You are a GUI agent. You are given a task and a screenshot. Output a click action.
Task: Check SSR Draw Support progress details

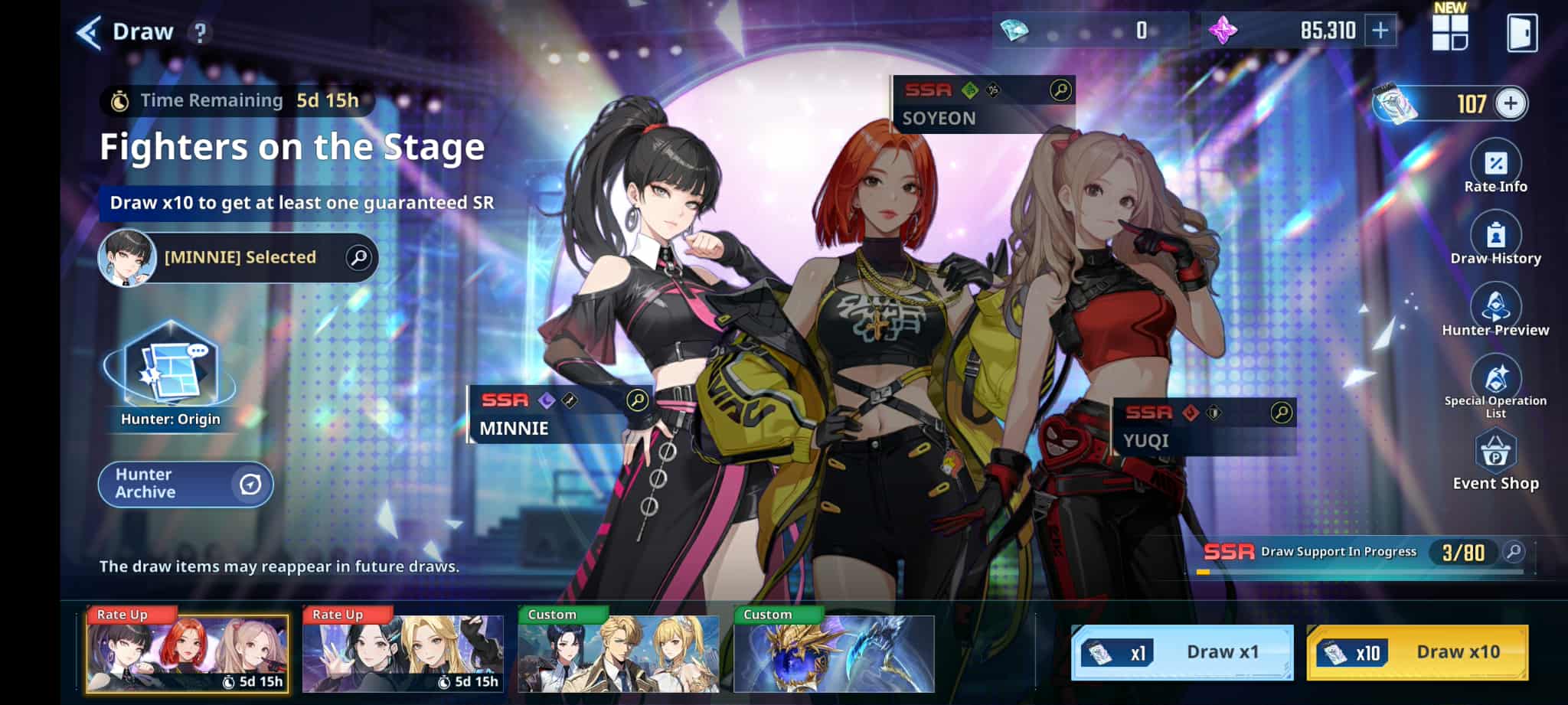point(1513,552)
